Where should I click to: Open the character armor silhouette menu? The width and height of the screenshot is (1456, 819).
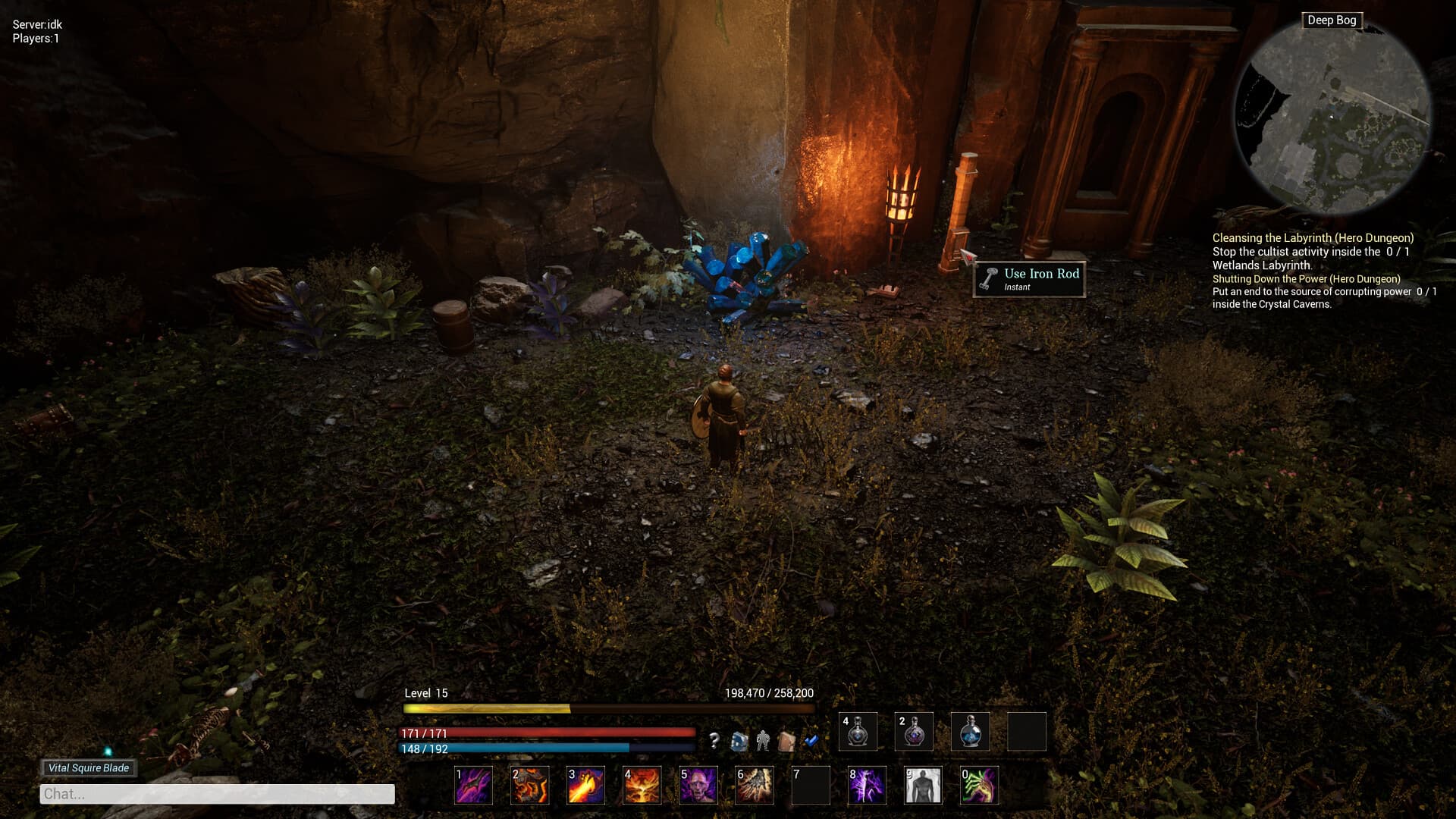tap(762, 741)
